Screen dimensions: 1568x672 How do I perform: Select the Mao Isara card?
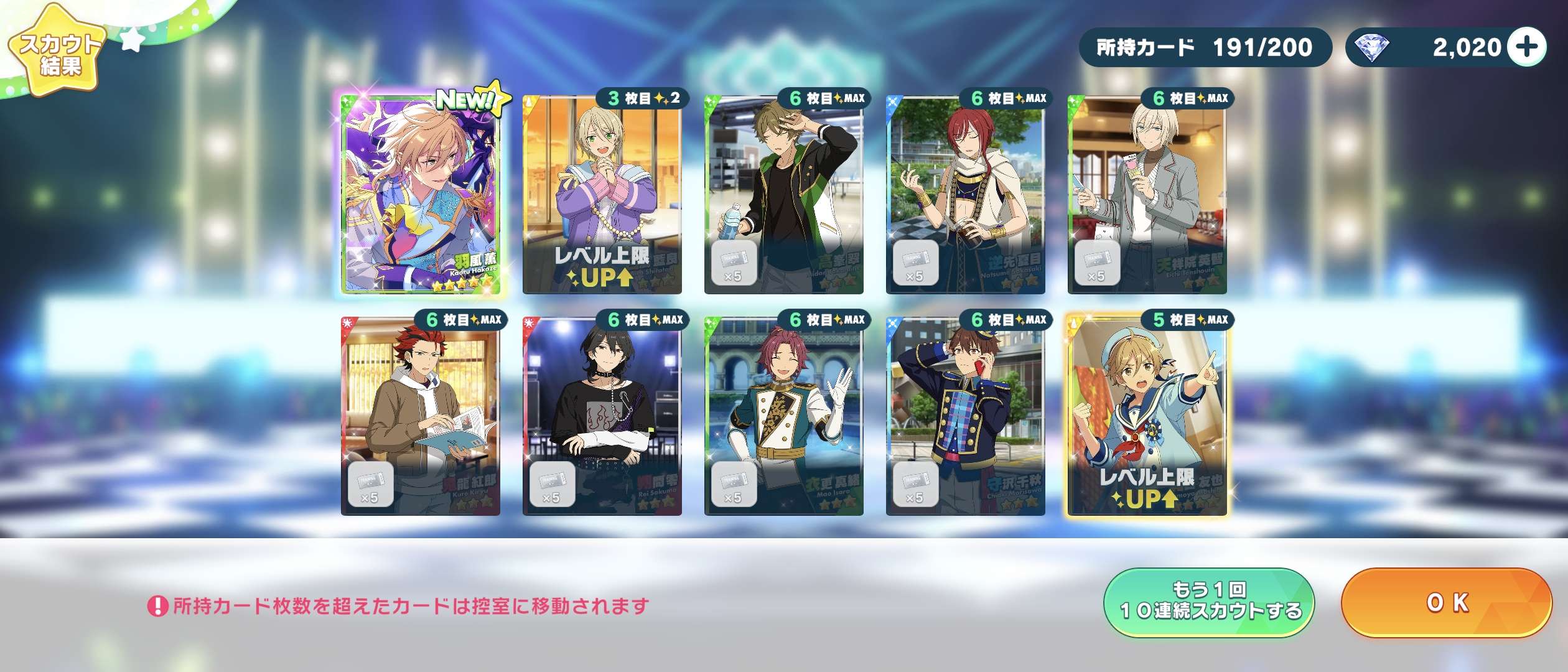(783, 416)
